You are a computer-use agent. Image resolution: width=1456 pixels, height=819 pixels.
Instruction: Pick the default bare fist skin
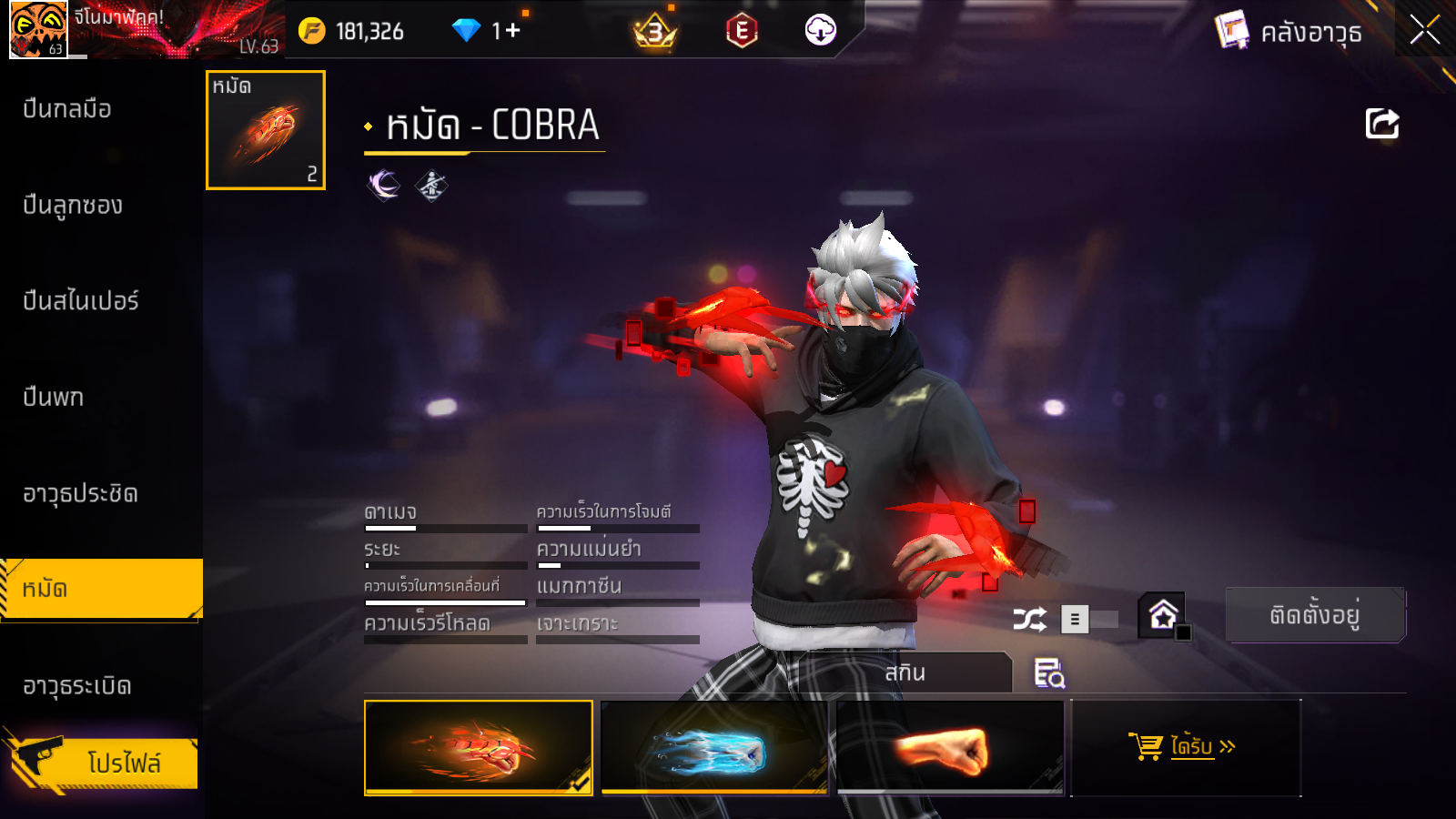(950, 748)
